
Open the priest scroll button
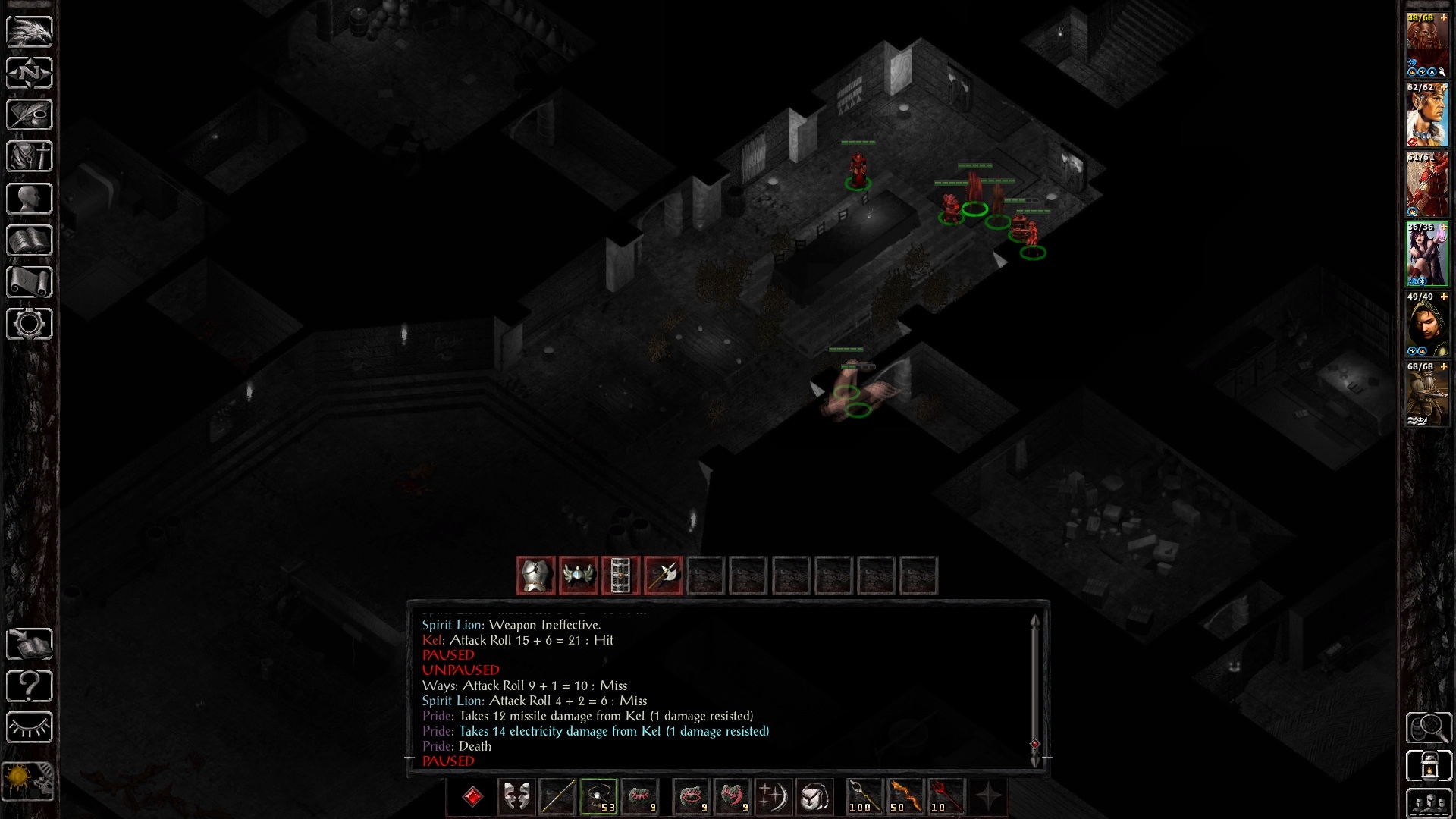click(30, 282)
